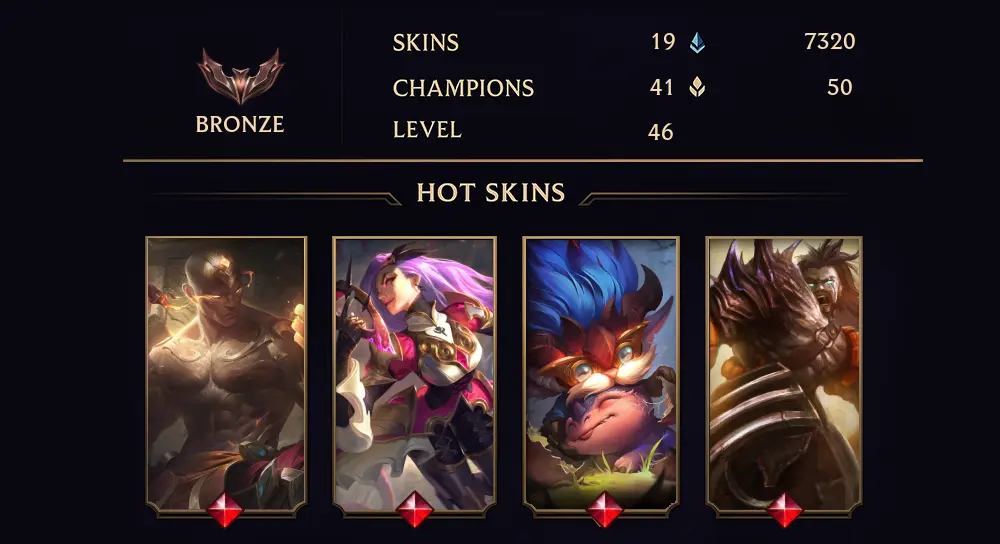Image resolution: width=1000 pixels, height=544 pixels.
Task: Click the Bronze rank emblem
Action: [240, 77]
